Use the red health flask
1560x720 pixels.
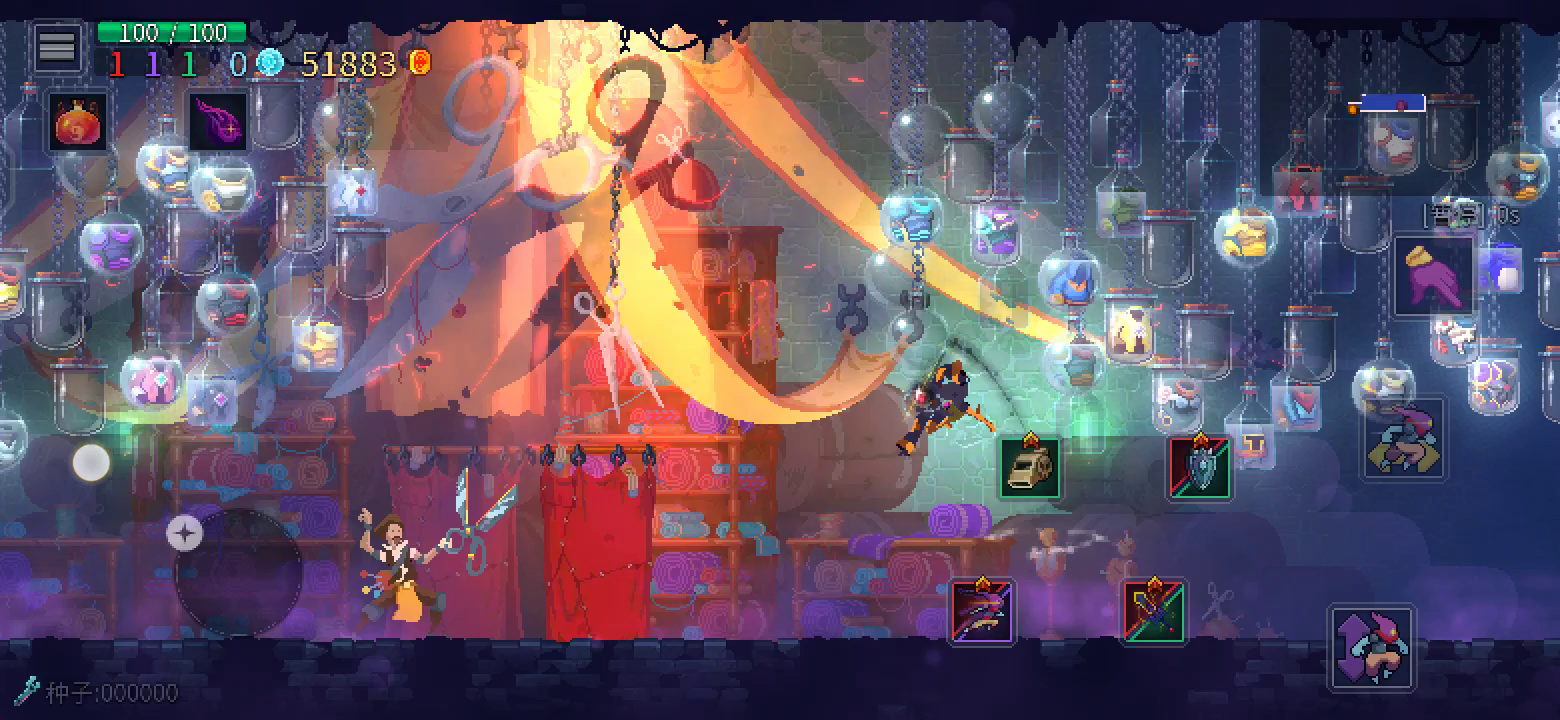(77, 123)
